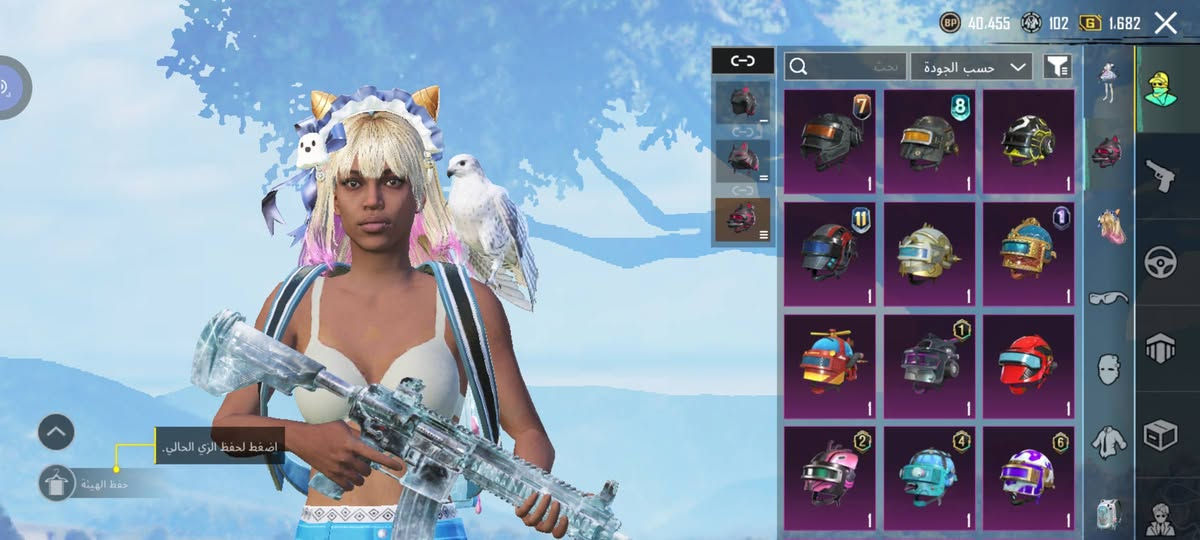Select the BP currency icon
This screenshot has width=1200, height=540.
pos(950,23)
